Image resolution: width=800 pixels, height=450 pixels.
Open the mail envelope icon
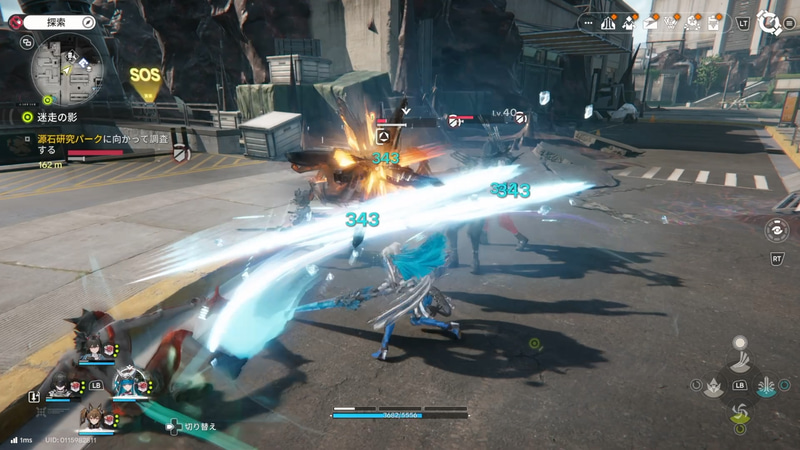coord(651,22)
